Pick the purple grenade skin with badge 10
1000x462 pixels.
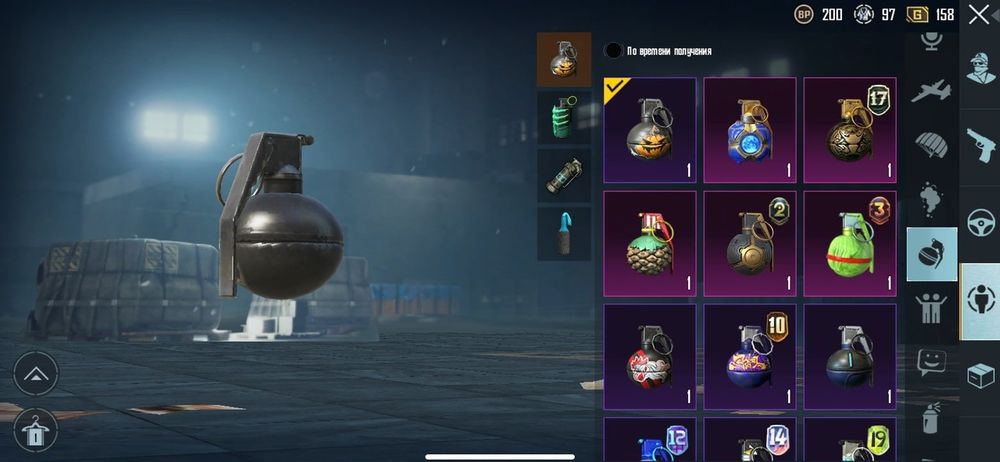(x=750, y=357)
